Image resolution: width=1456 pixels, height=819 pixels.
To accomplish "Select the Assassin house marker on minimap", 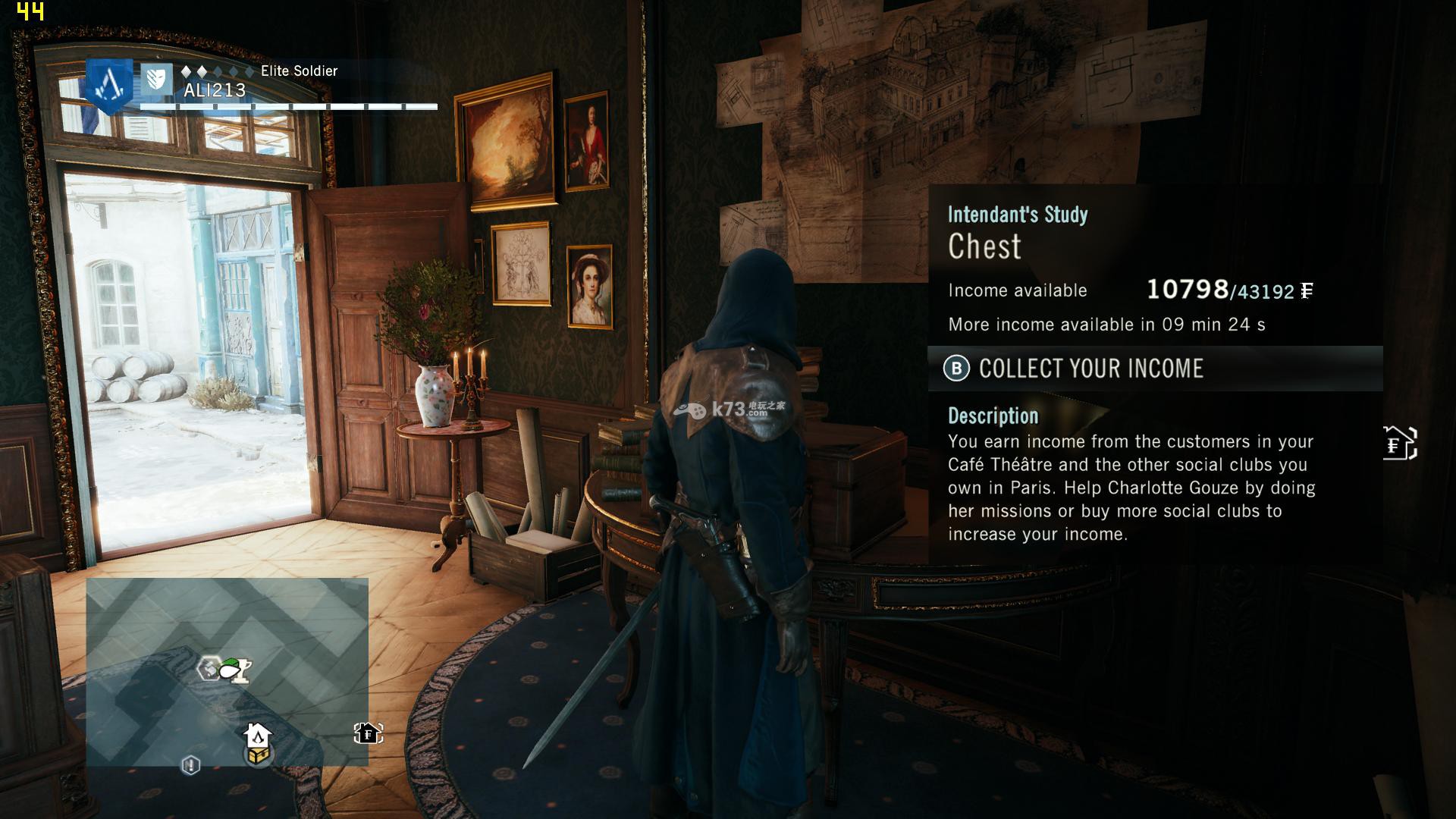I will (x=257, y=735).
